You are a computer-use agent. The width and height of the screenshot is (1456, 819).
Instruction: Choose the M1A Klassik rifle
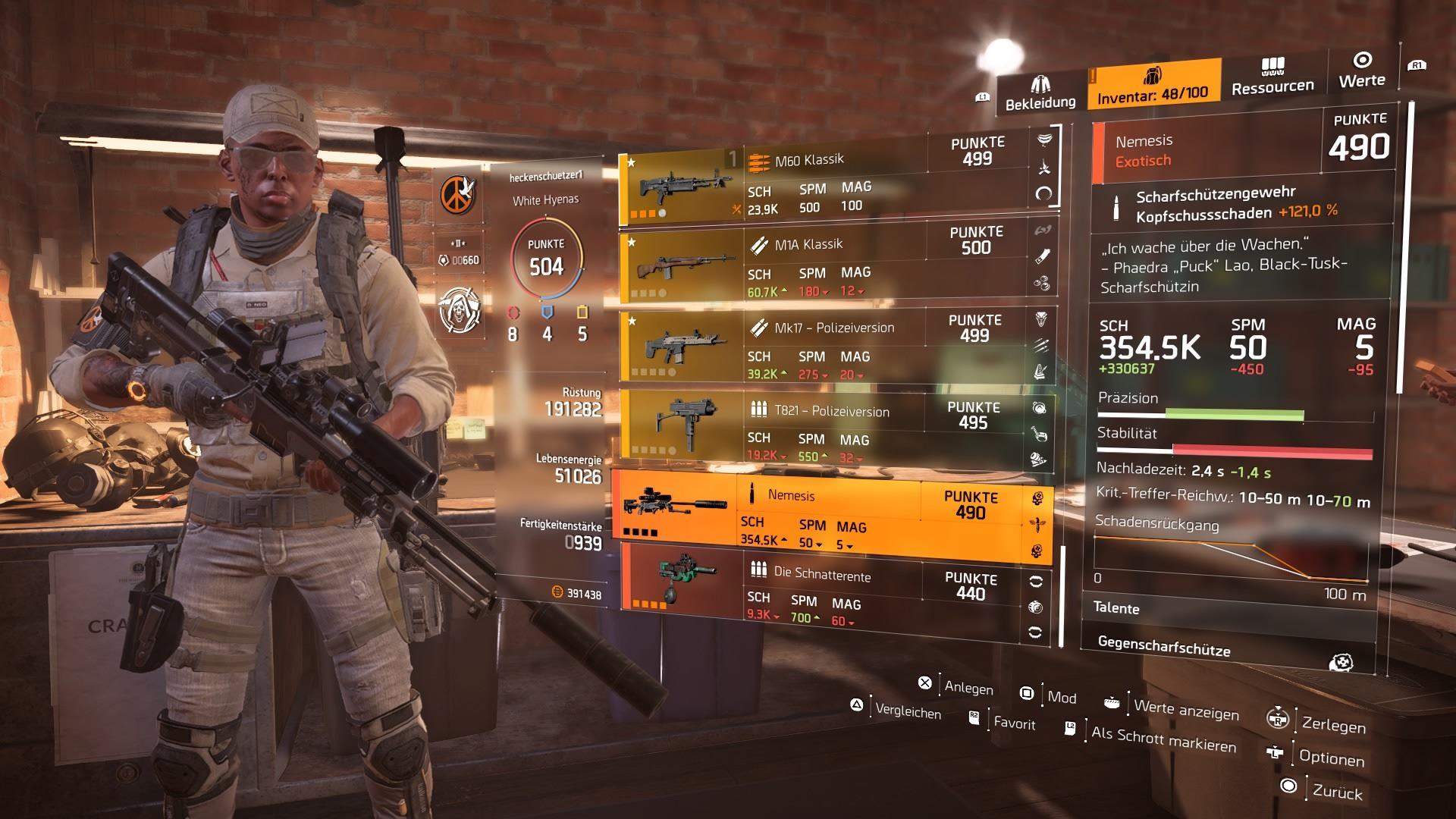[834, 265]
